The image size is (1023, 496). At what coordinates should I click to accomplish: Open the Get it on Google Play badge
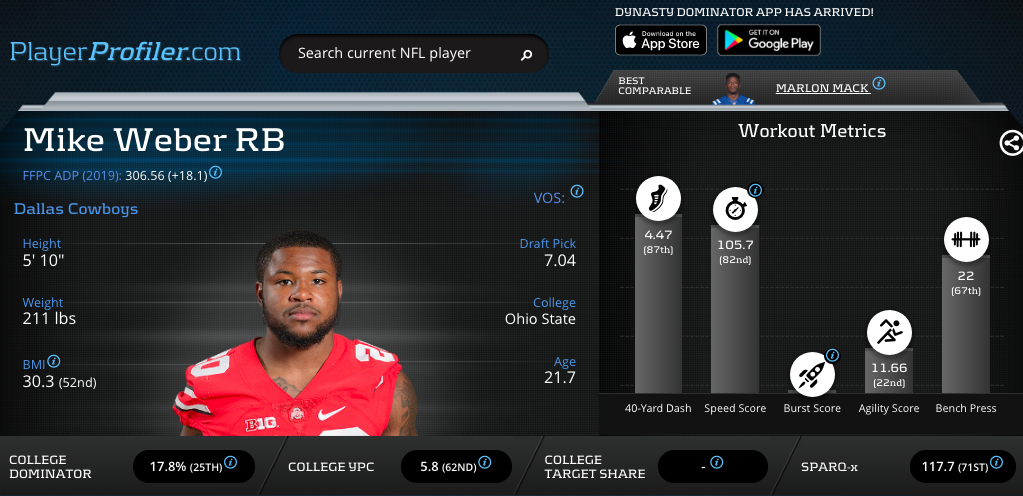point(768,40)
